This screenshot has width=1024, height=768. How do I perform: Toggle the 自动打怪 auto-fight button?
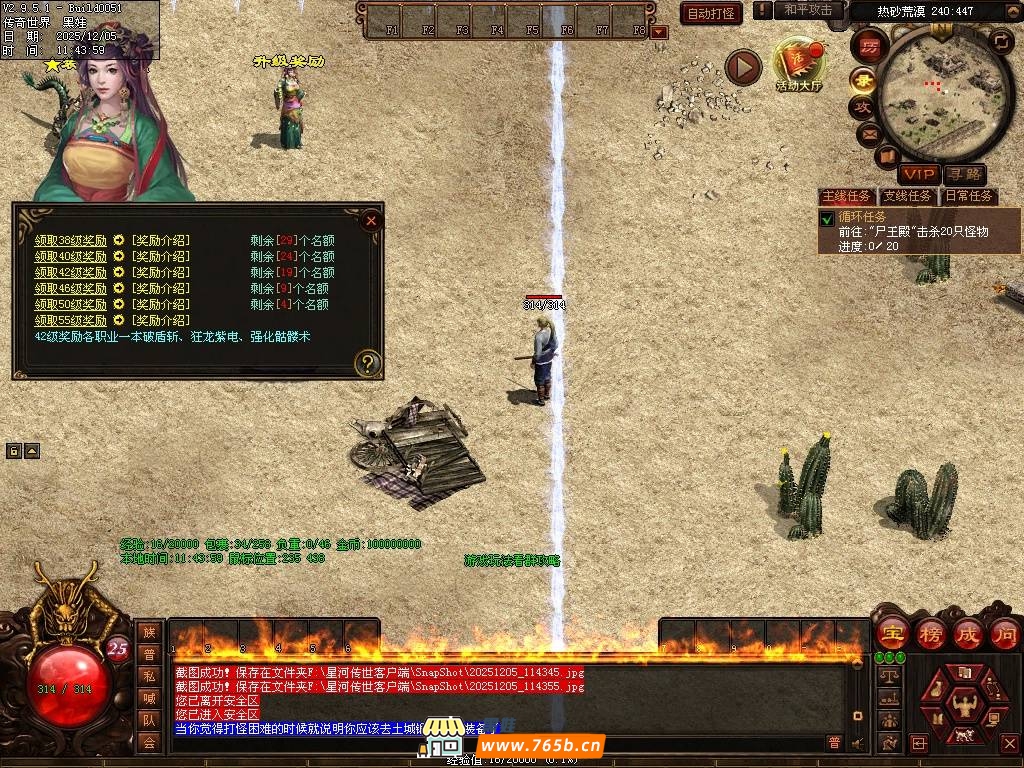[711, 13]
